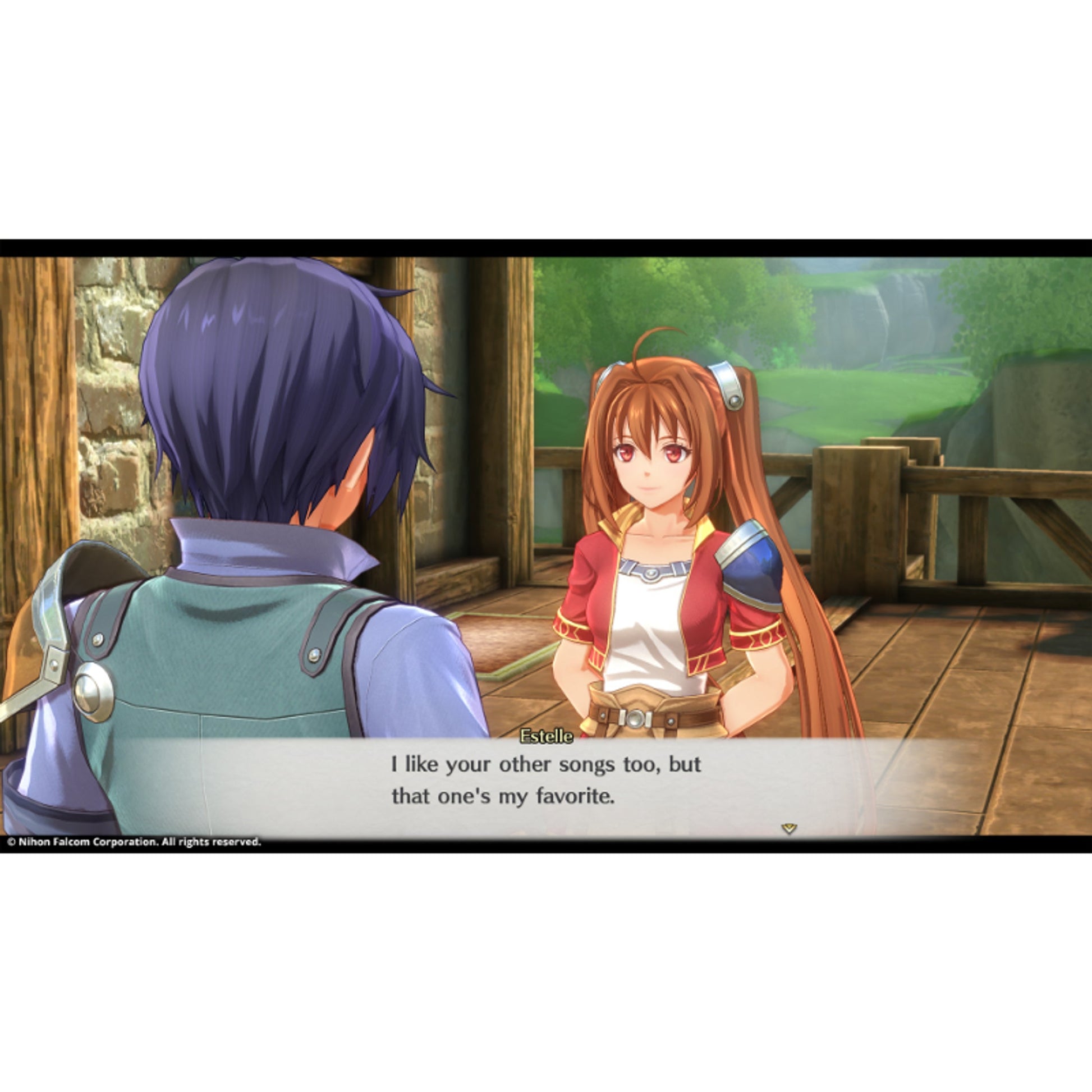
Task: Click the Estelle nameplate above the dialogue
Action: [545, 736]
